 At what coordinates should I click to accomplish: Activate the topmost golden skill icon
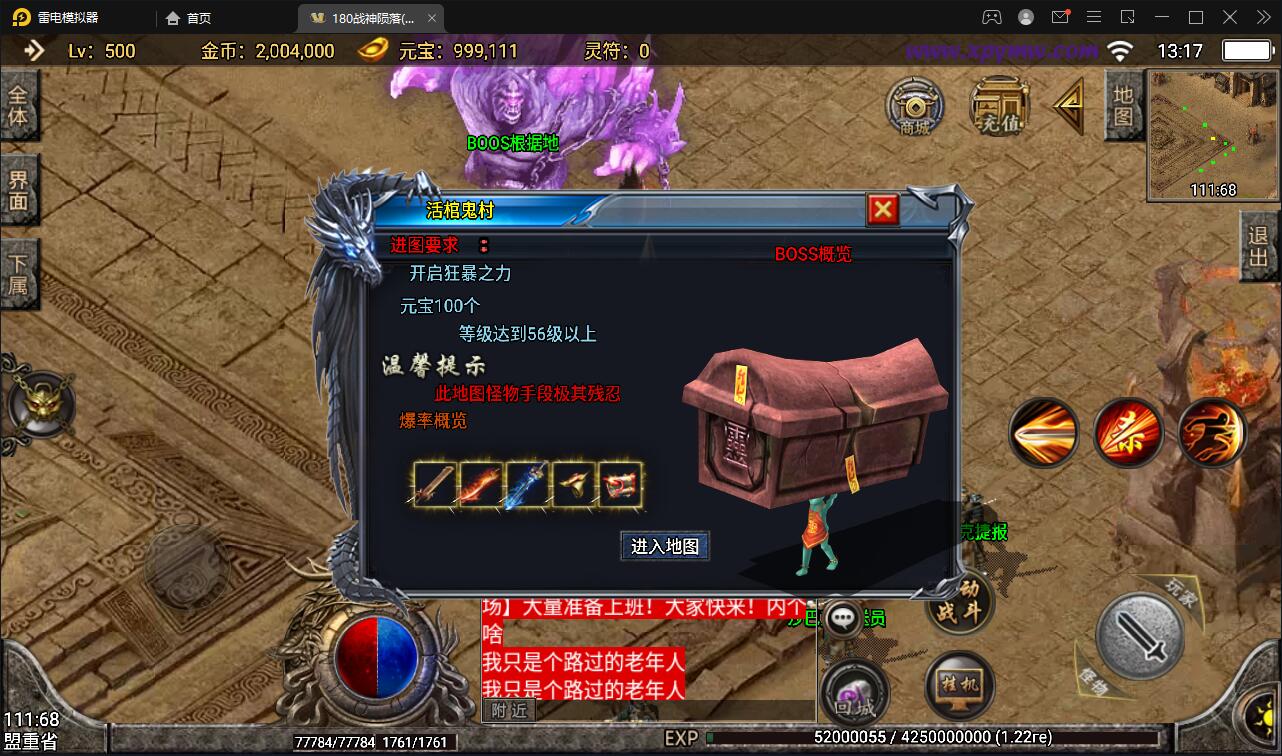tap(1044, 432)
